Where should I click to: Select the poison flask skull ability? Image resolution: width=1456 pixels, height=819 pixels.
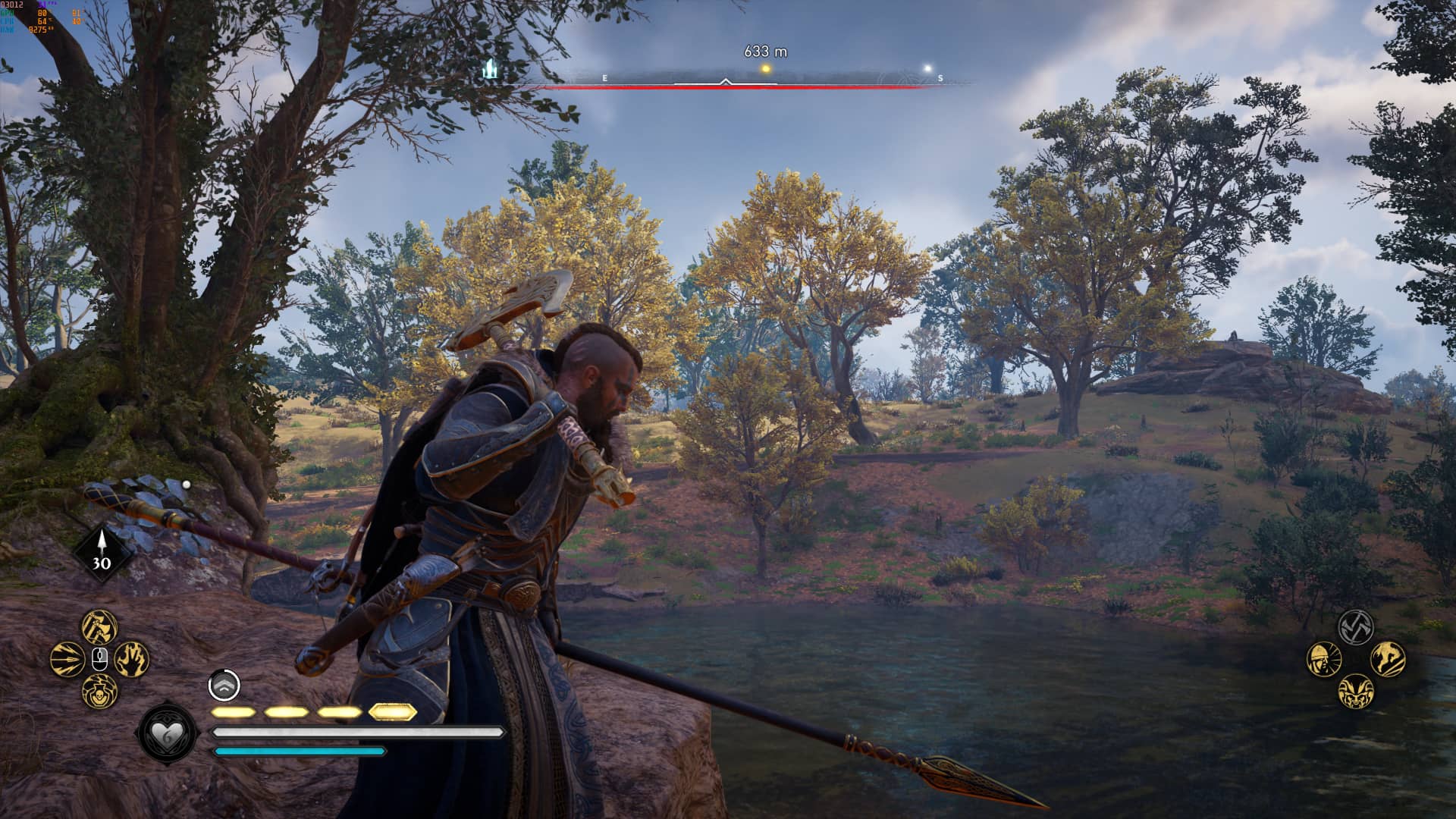pos(99,691)
